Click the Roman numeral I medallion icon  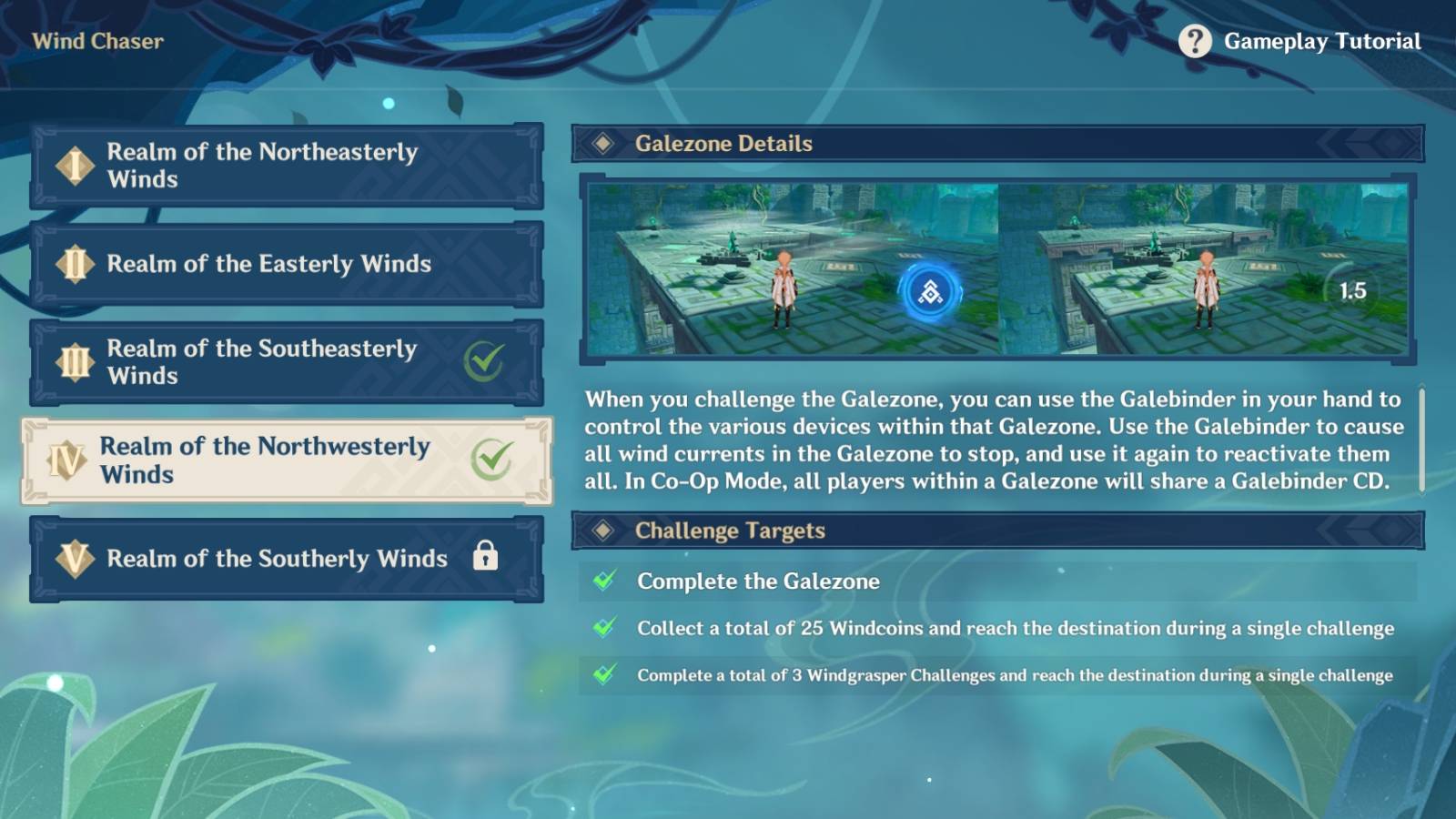tap(77, 166)
